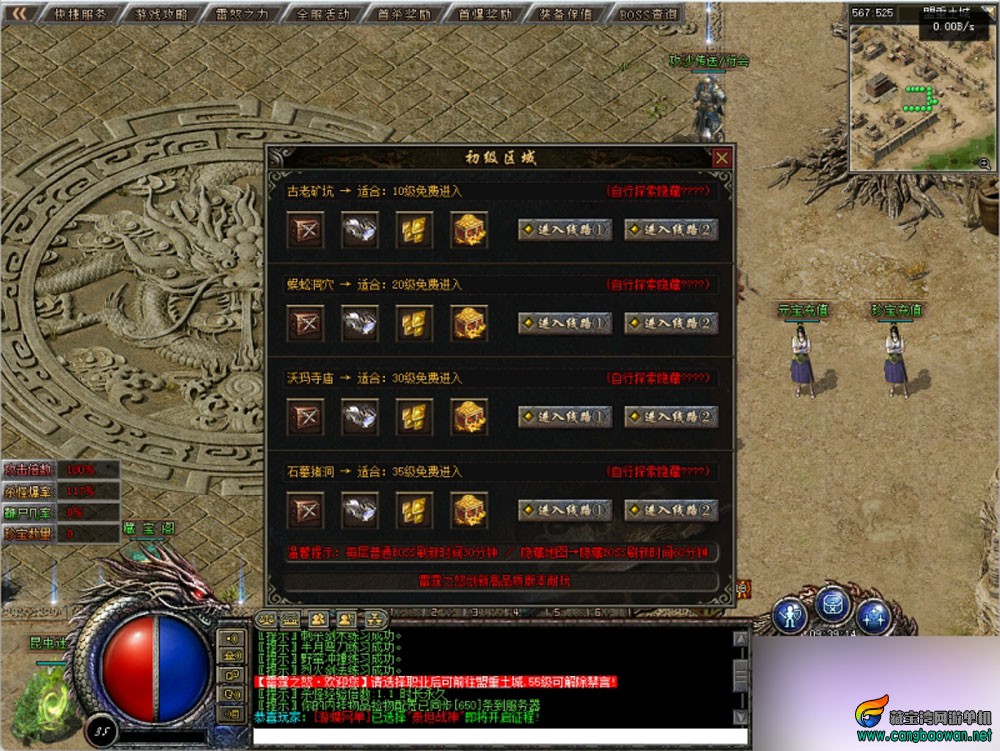Click the minimap
Screen dimensions: 1000x751
pos(920,98)
